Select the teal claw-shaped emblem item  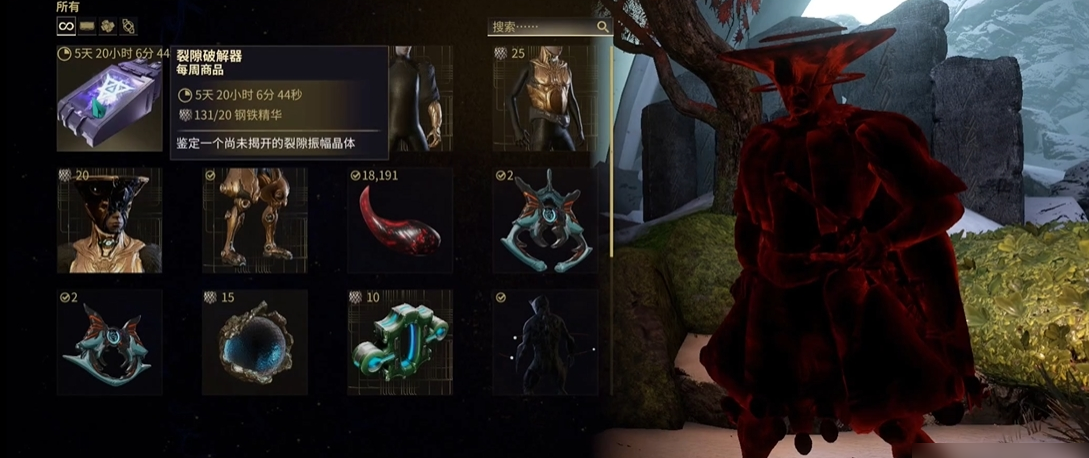click(545, 221)
